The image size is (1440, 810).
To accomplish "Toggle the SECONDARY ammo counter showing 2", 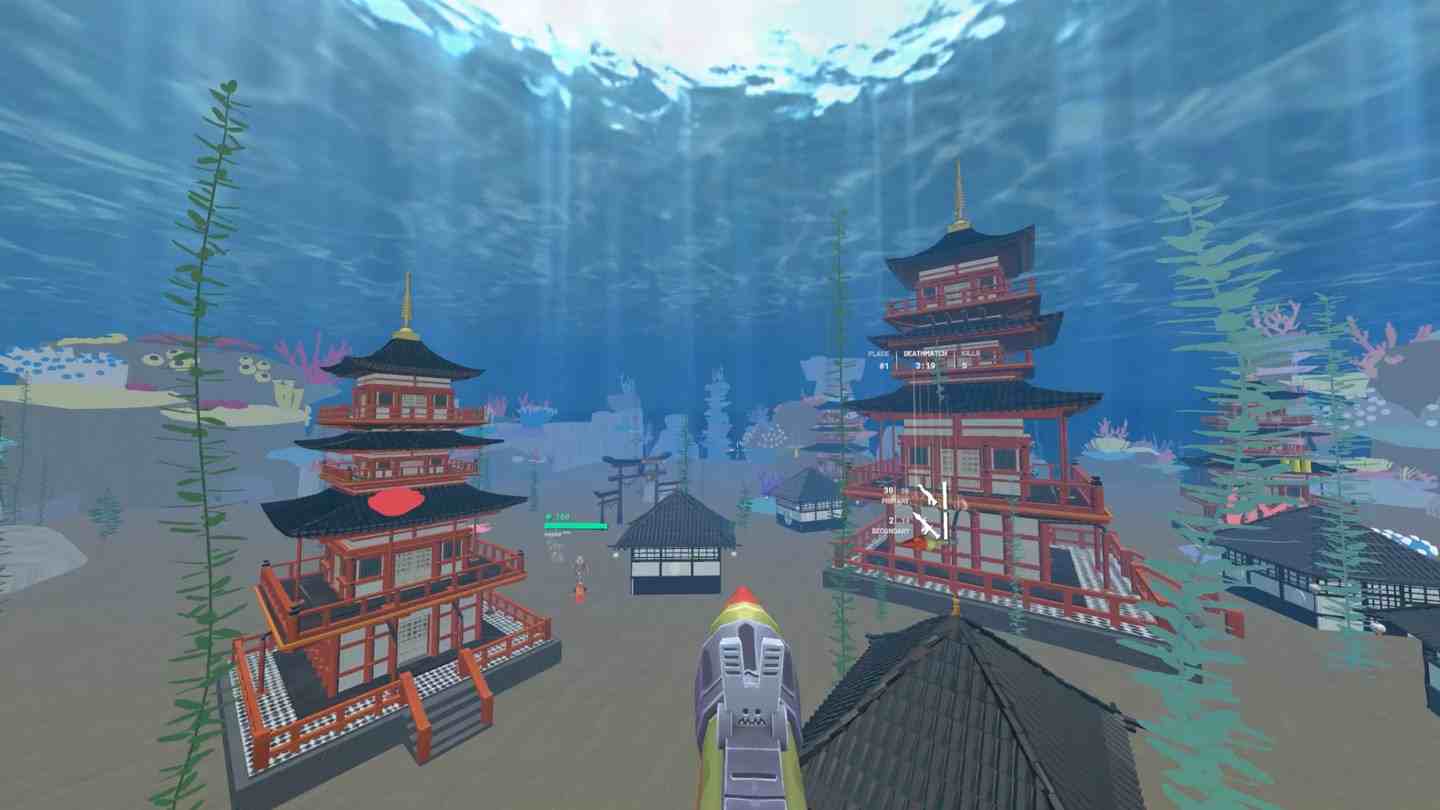I will (x=891, y=520).
